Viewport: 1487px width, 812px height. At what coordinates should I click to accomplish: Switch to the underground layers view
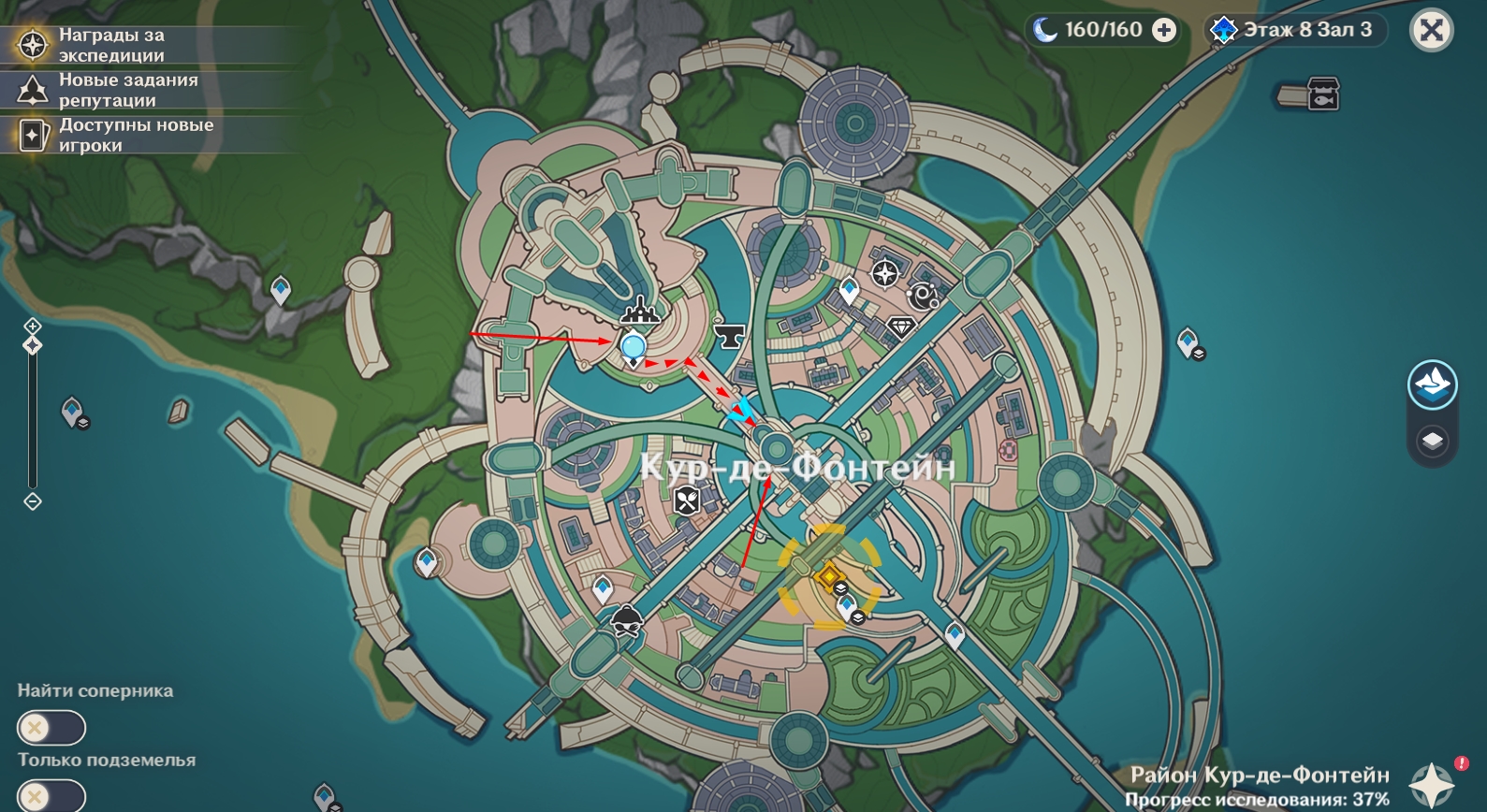pyautogui.click(x=1432, y=440)
